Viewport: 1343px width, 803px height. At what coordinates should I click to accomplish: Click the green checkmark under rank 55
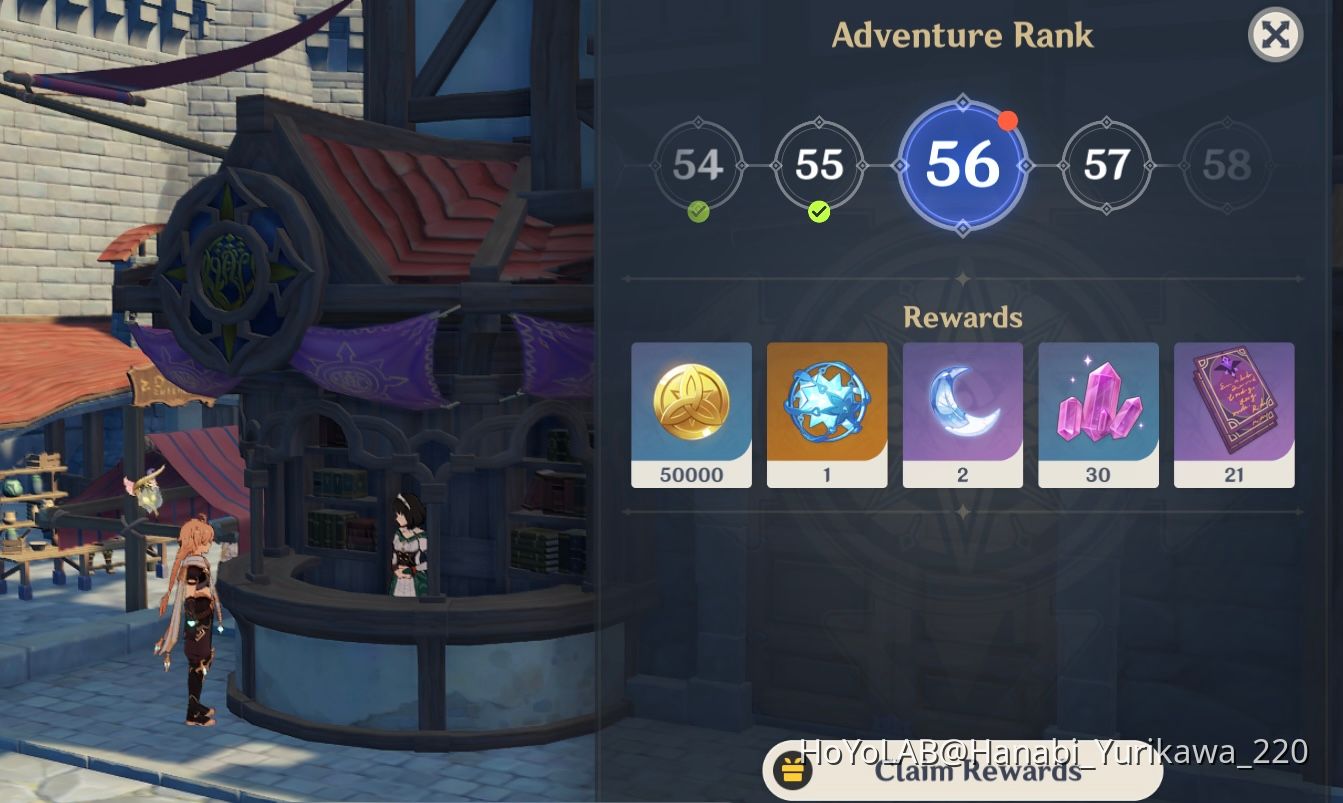click(x=818, y=212)
